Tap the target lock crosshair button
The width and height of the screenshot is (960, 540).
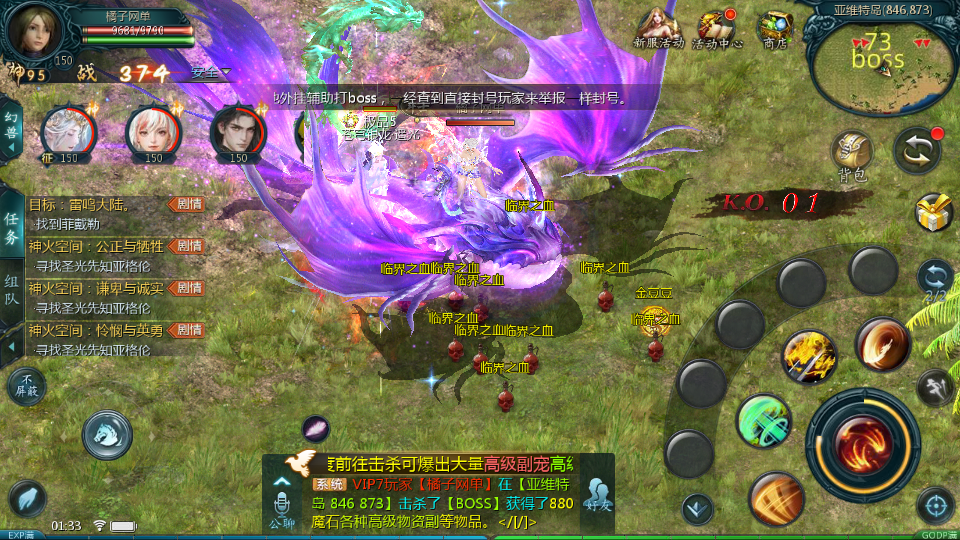click(x=934, y=506)
